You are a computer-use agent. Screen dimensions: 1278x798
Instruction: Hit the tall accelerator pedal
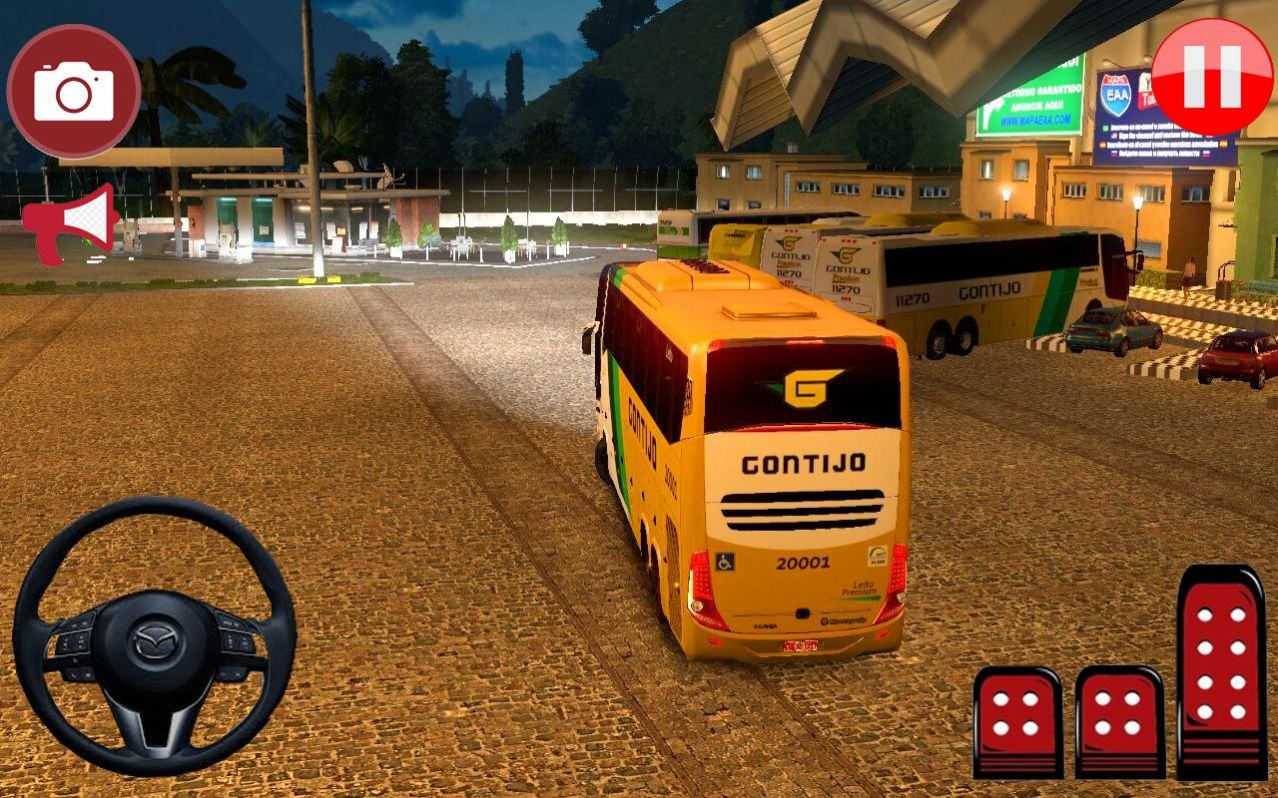[x=1221, y=671]
